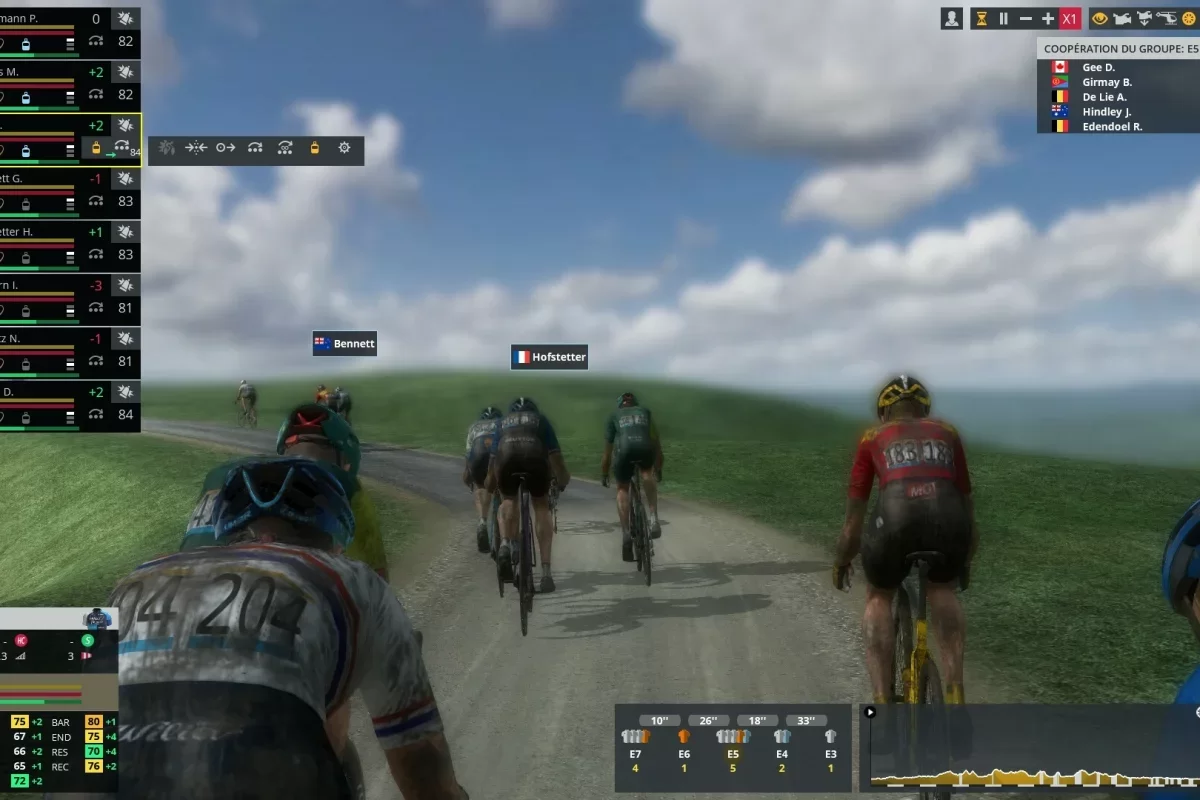This screenshot has height=800, width=1200.
Task: Toggle the yellow eye view icon
Action: click(x=1100, y=18)
